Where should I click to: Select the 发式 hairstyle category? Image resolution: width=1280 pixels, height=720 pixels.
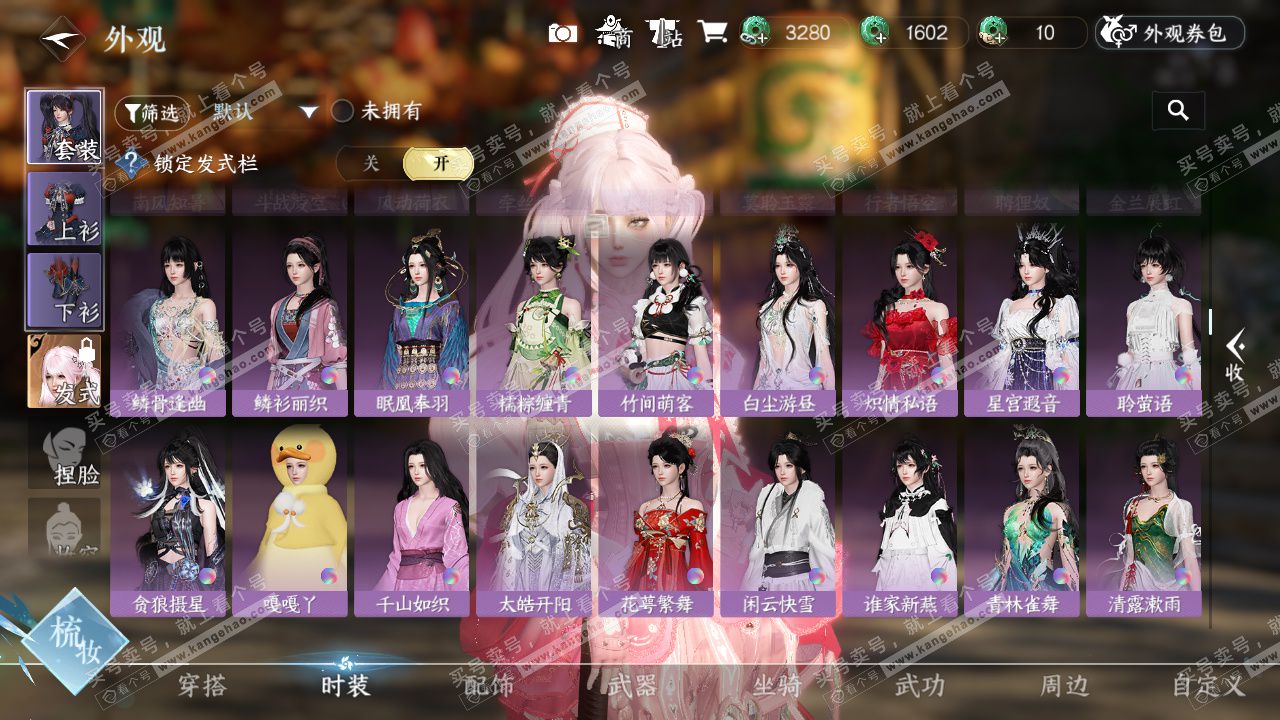point(64,371)
